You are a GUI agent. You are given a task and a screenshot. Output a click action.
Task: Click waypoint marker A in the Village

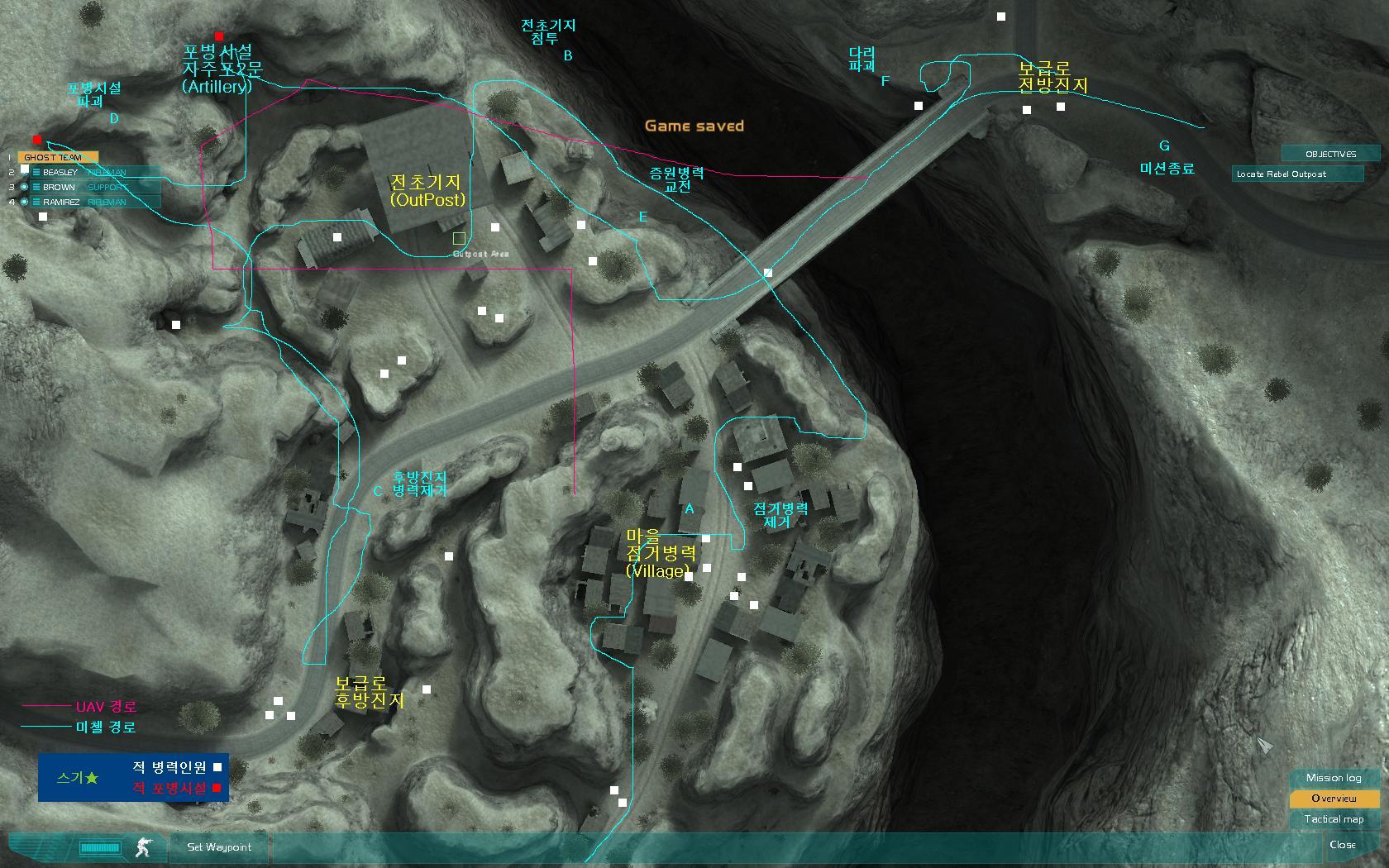click(689, 508)
